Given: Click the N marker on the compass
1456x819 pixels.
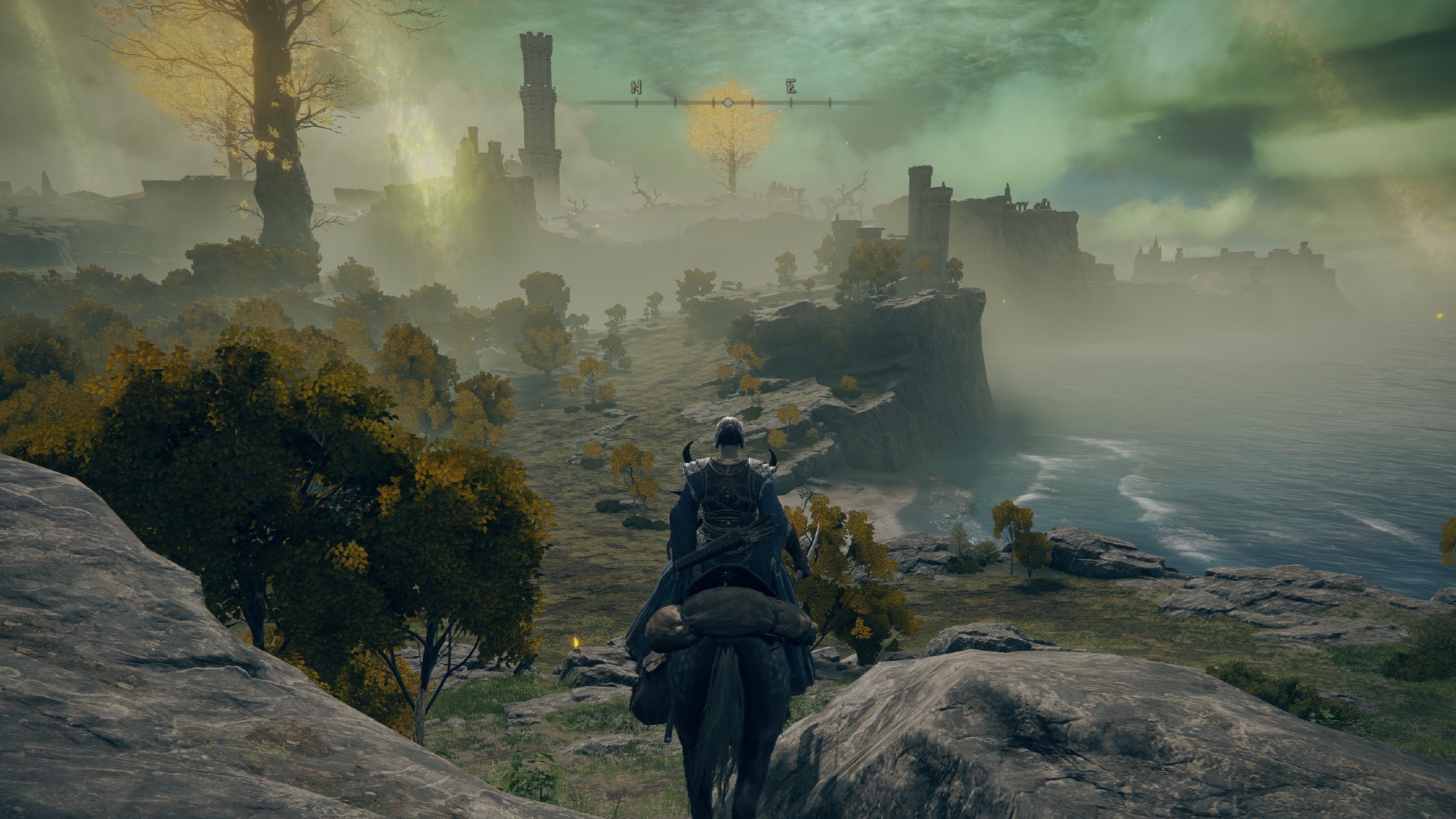Looking at the screenshot, I should 636,89.
